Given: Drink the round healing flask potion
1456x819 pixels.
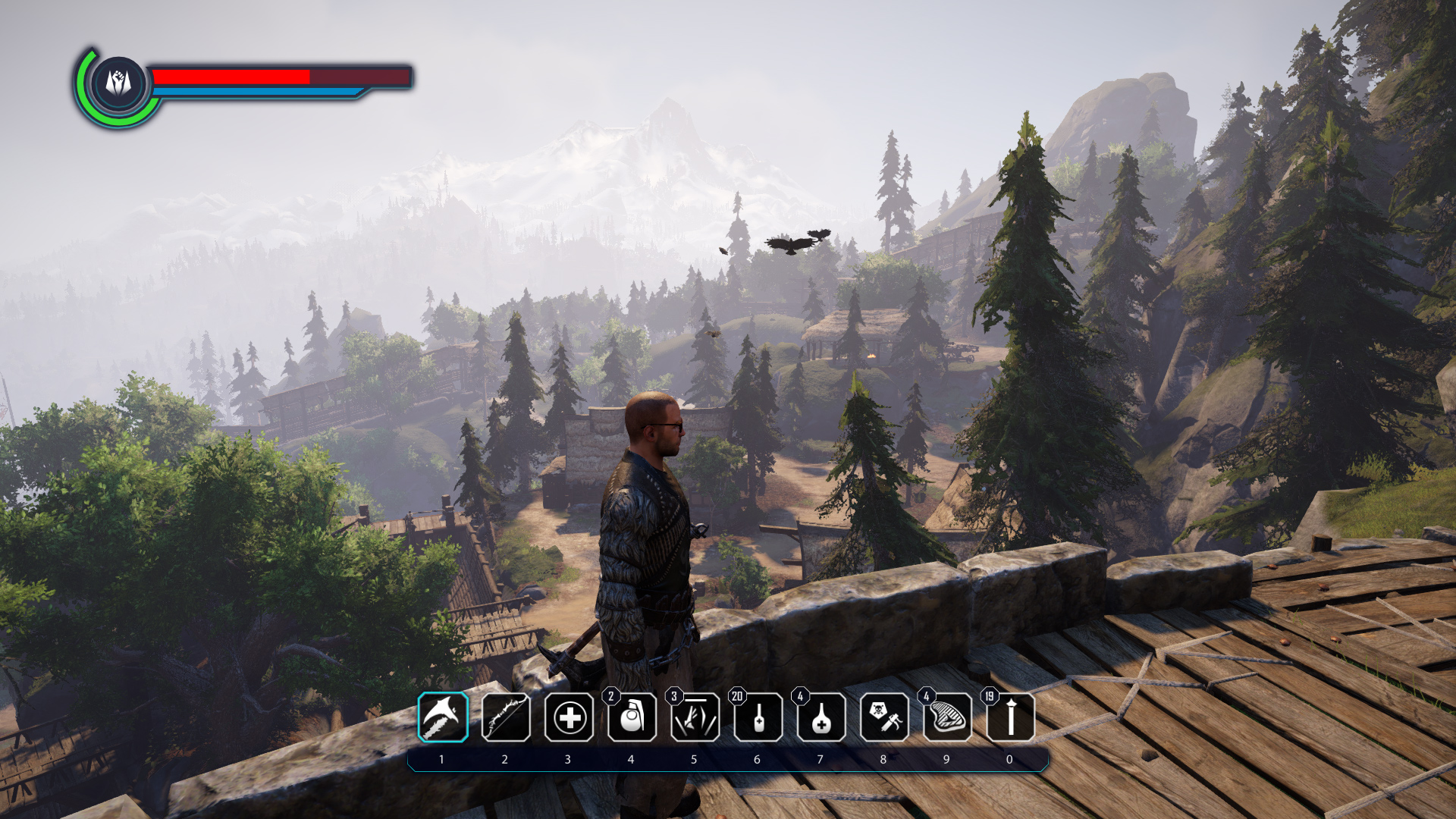Looking at the screenshot, I should pyautogui.click(x=821, y=717).
